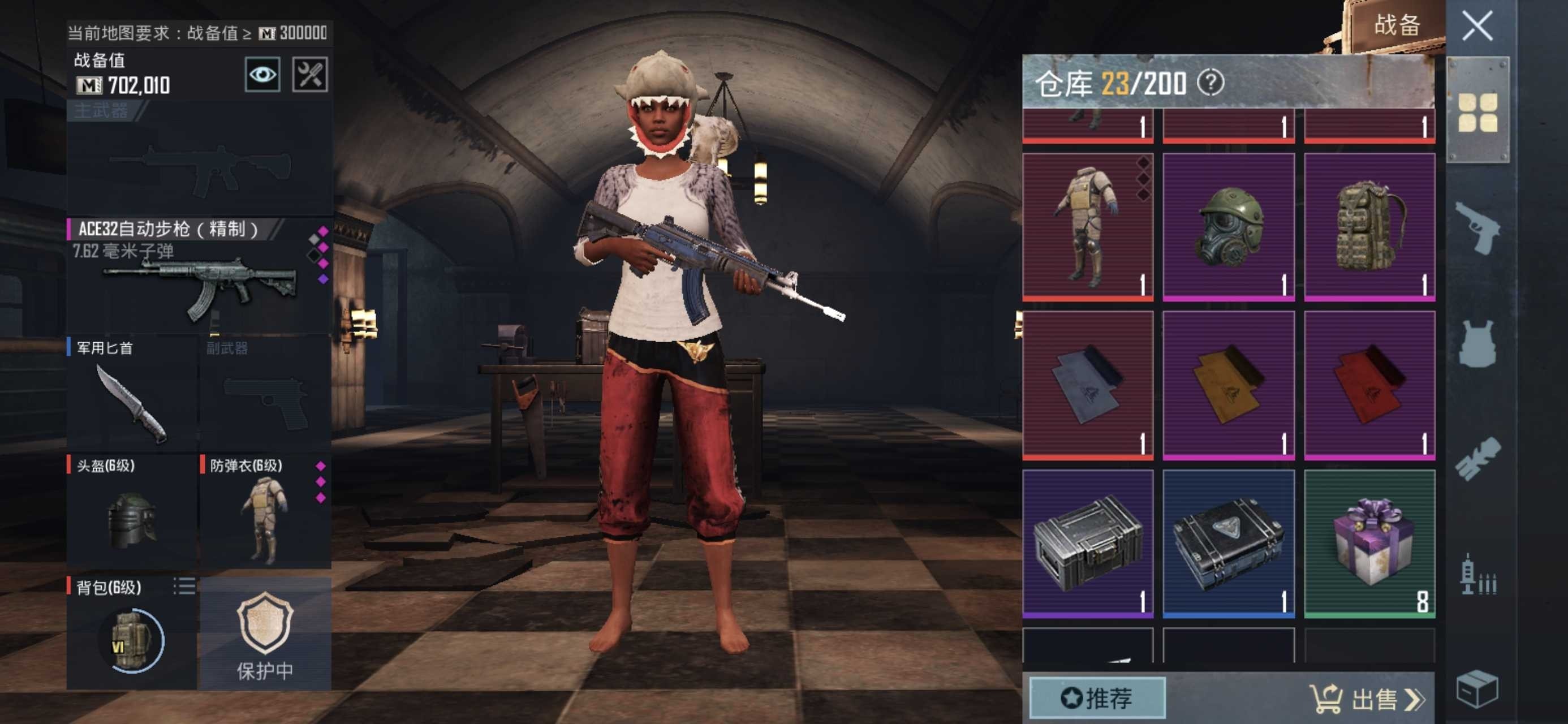This screenshot has height=724, width=1568.
Task: Pick the camo backpack in warehouse
Action: (x=1369, y=226)
